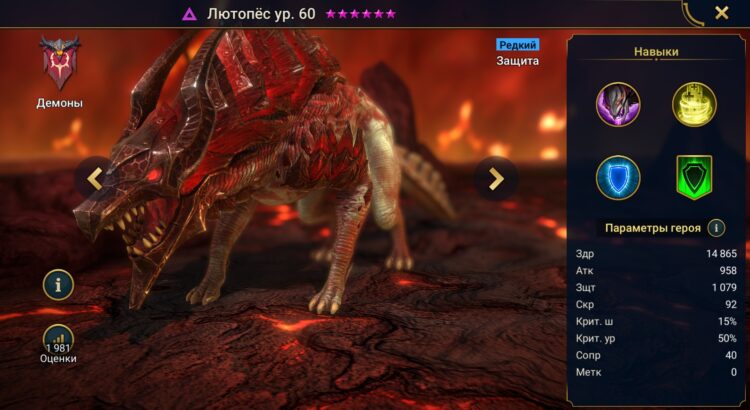Close the champion info screen
Viewport: 750px width, 410px height.
[x=721, y=14]
